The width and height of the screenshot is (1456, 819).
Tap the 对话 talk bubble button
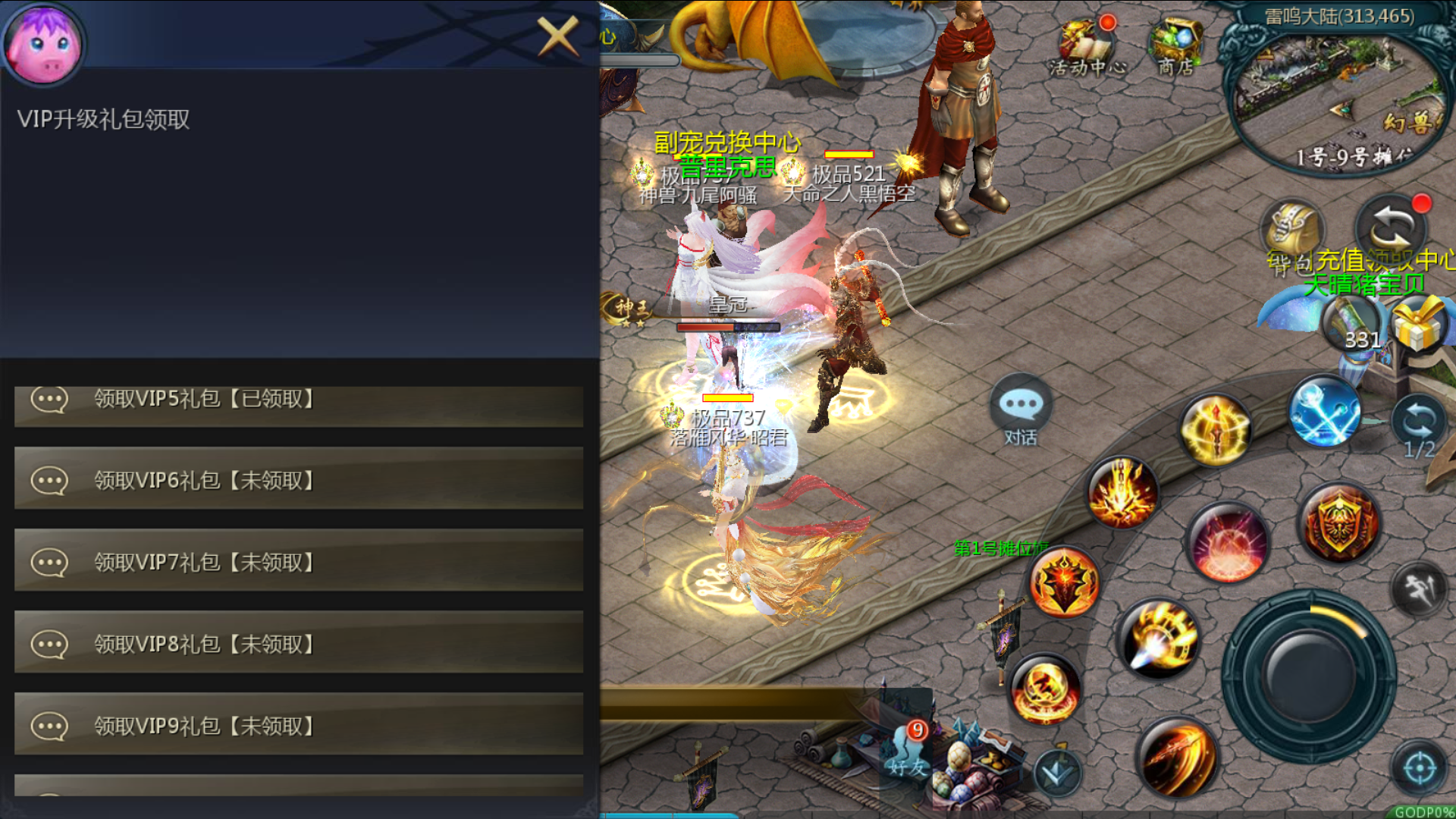point(1021,411)
